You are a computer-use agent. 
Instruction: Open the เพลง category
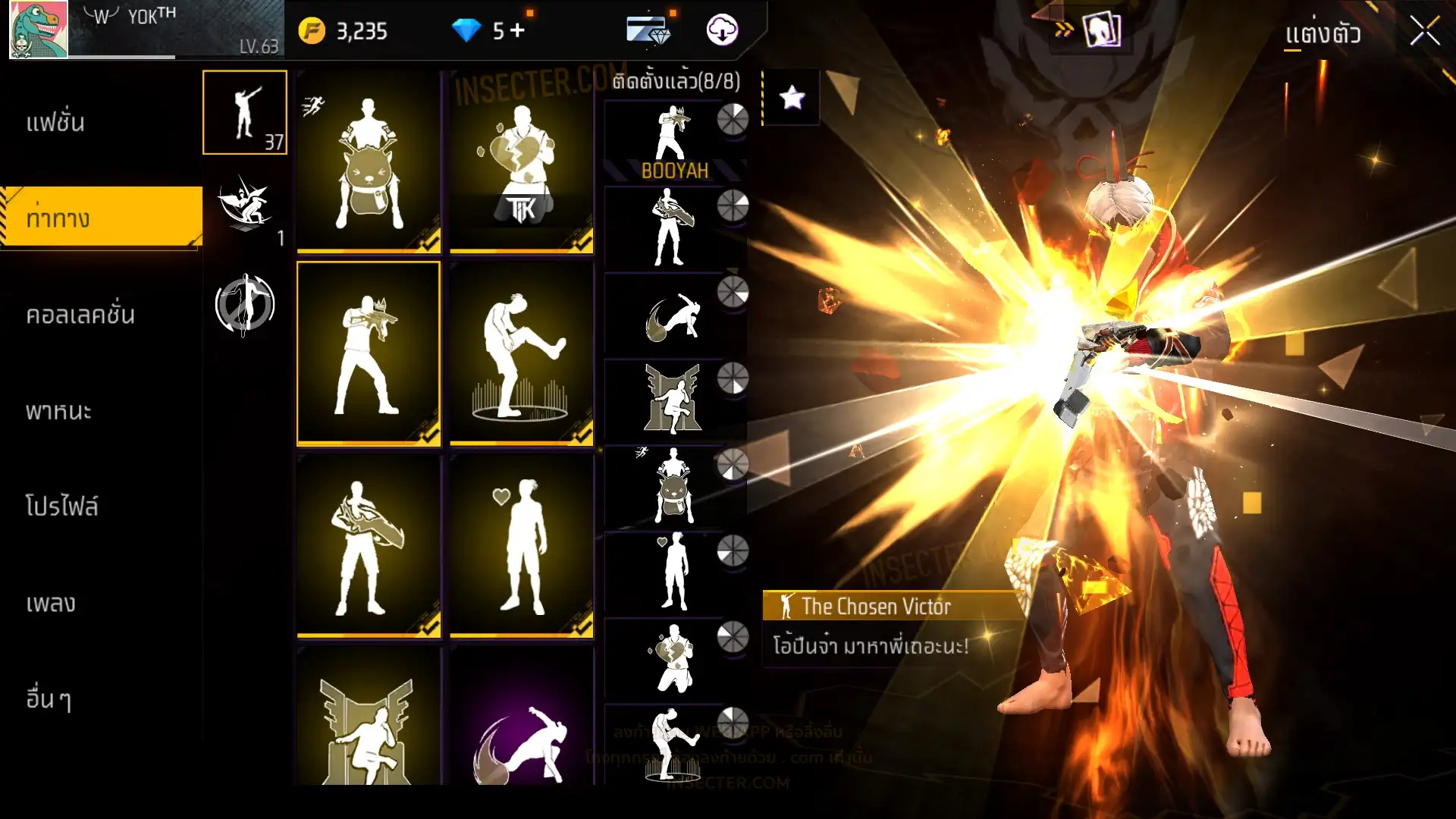tap(51, 603)
